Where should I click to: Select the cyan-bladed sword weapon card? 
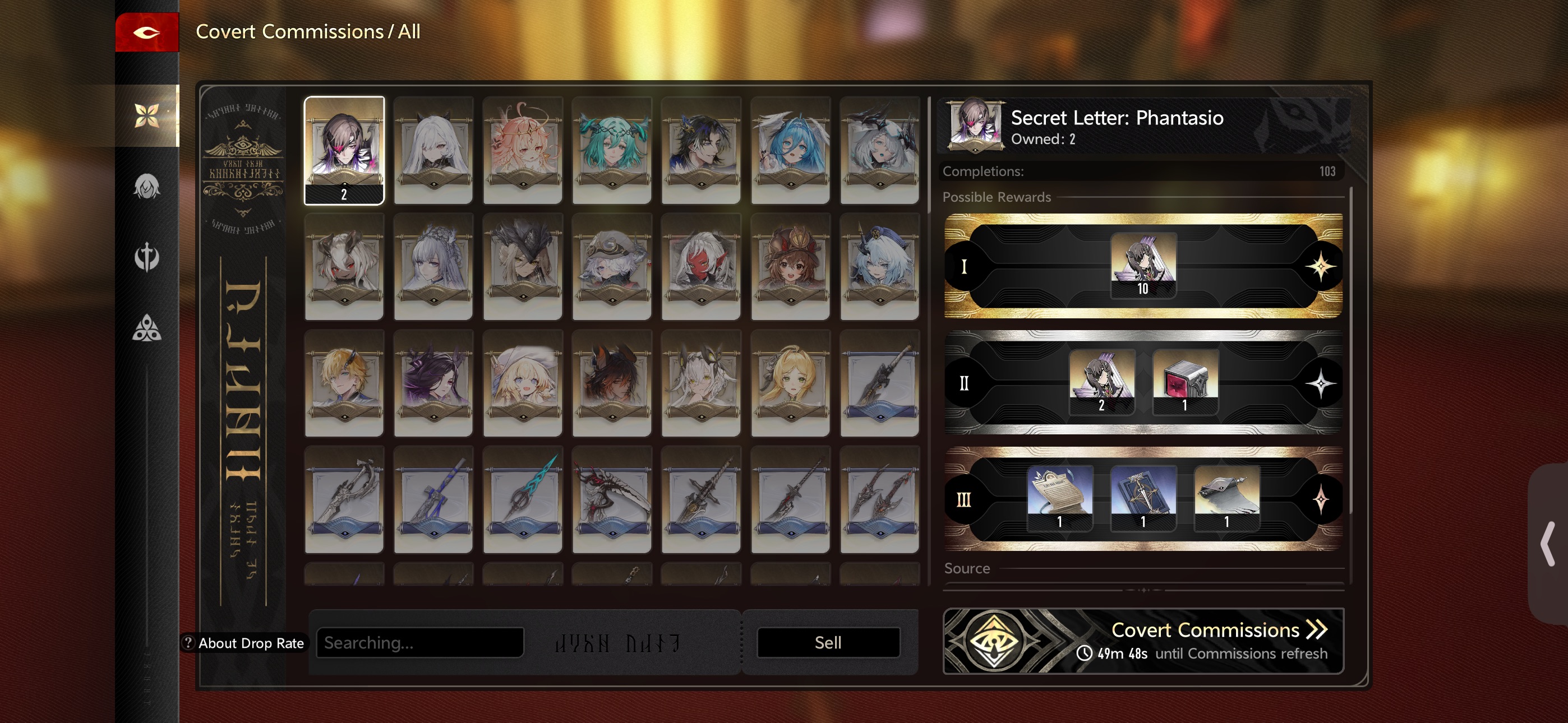pyautogui.click(x=522, y=499)
